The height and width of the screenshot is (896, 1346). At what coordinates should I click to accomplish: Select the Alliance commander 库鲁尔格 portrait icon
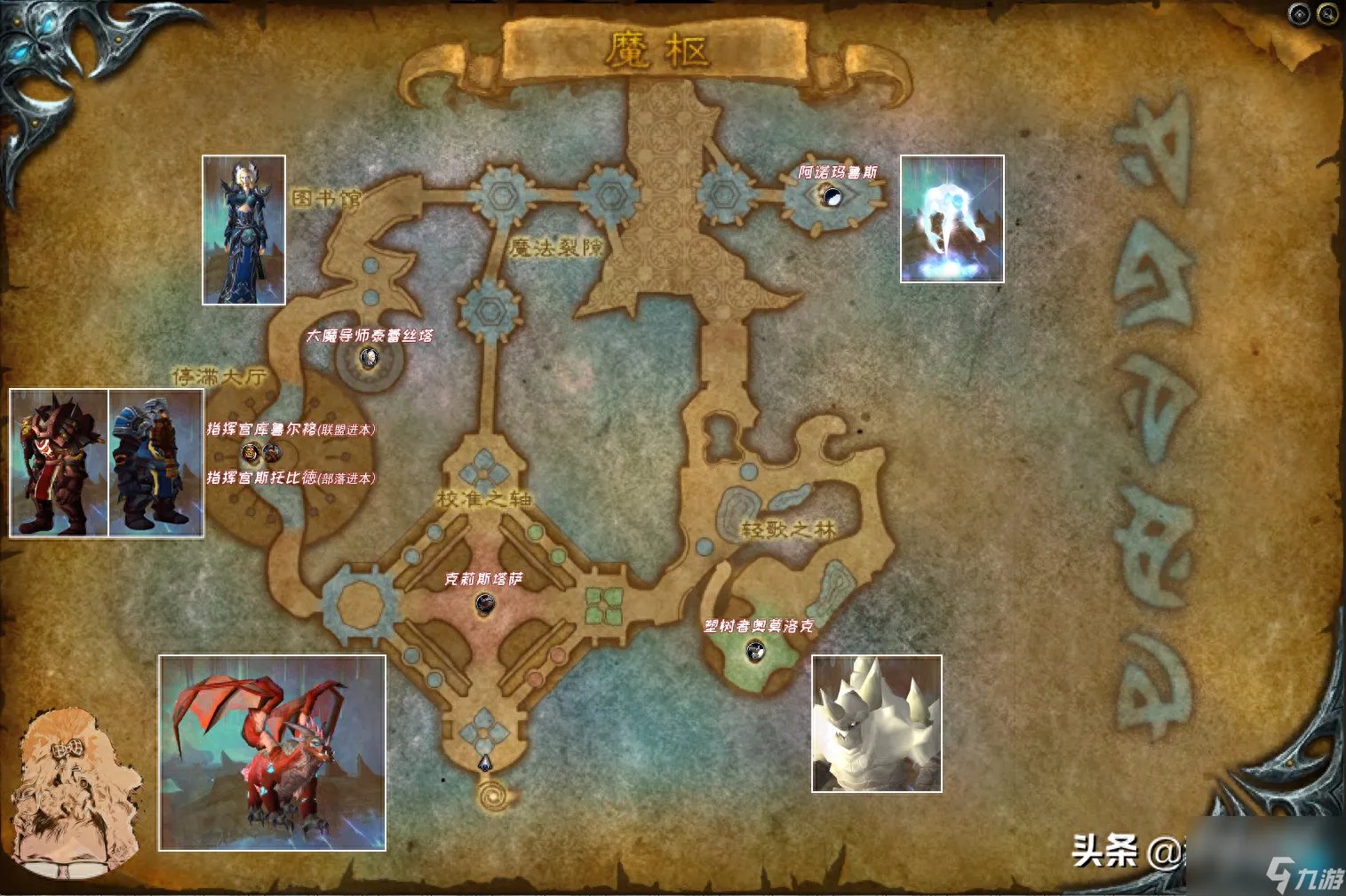(272, 453)
